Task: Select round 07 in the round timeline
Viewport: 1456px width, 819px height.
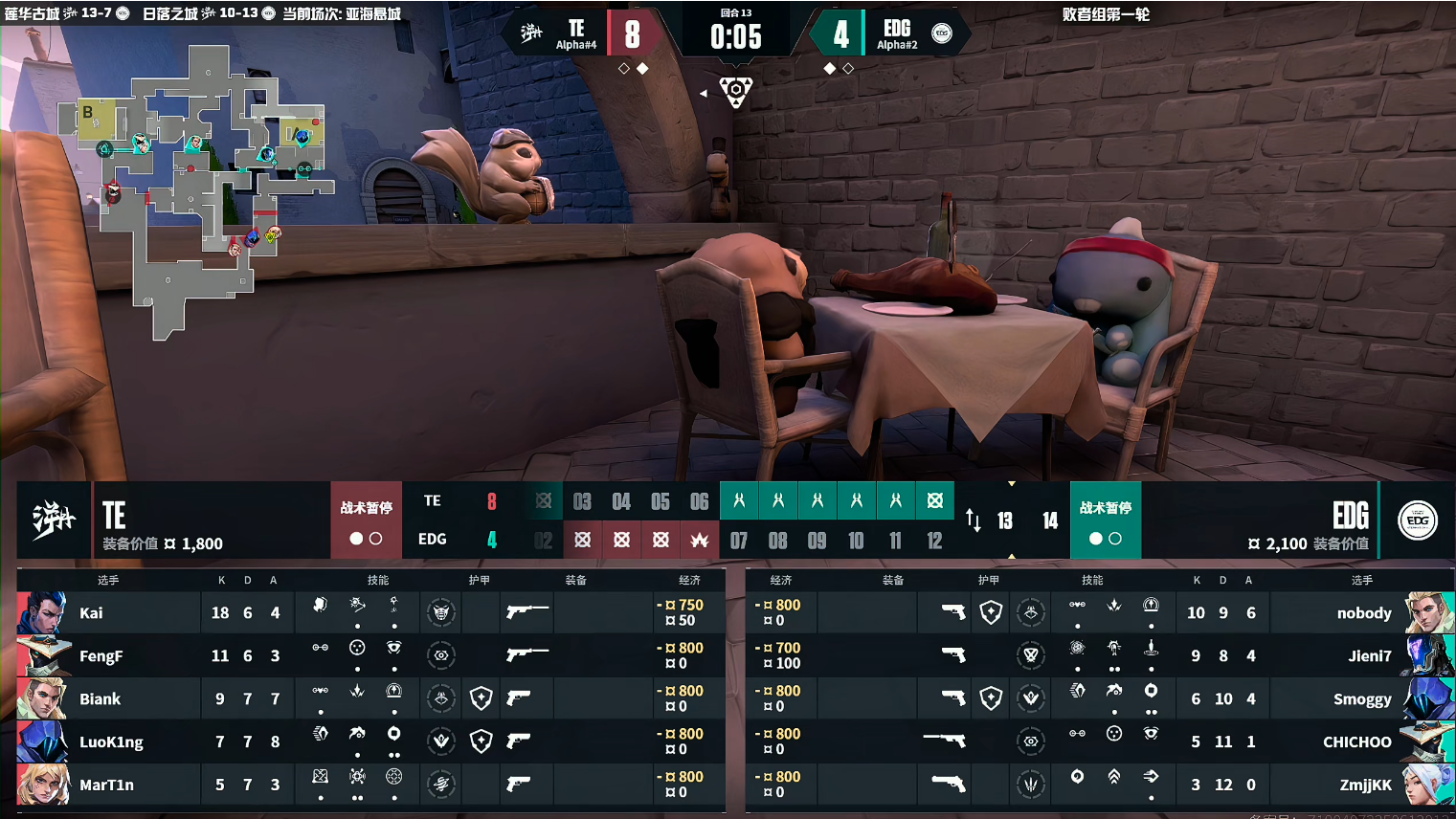Action: [x=738, y=541]
